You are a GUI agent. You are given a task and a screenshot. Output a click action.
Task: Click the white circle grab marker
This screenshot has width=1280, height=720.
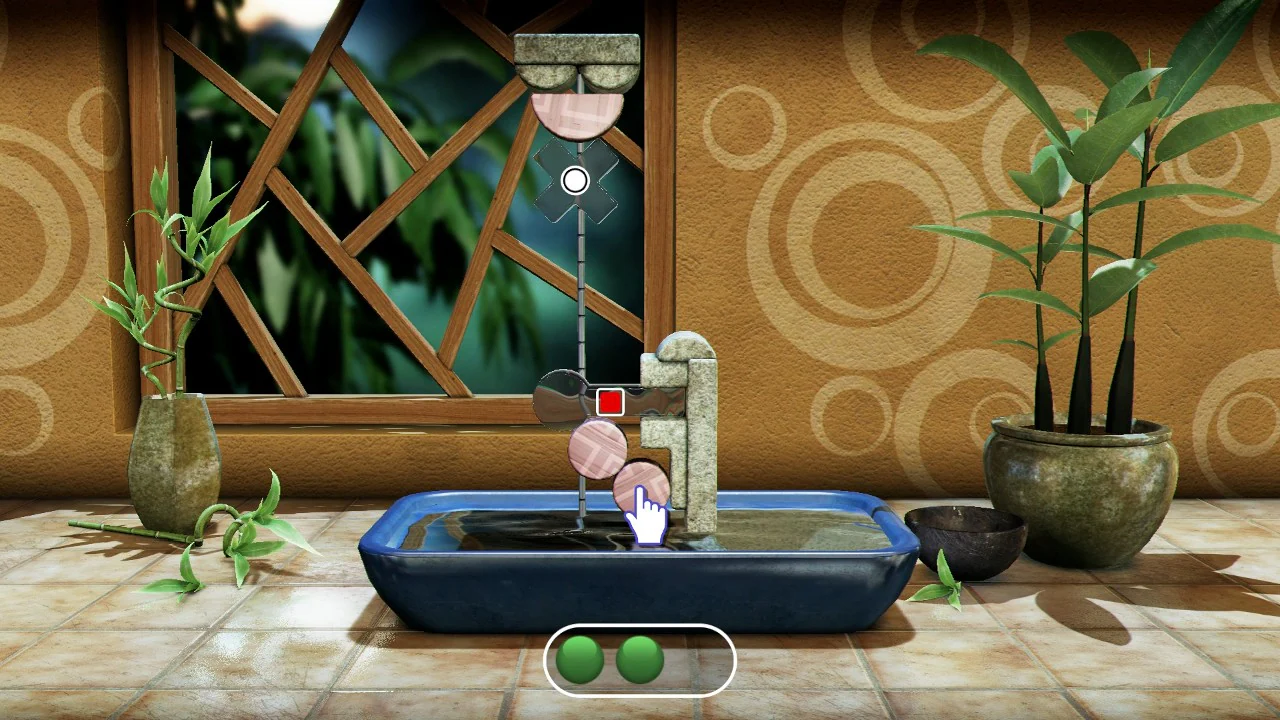[575, 180]
